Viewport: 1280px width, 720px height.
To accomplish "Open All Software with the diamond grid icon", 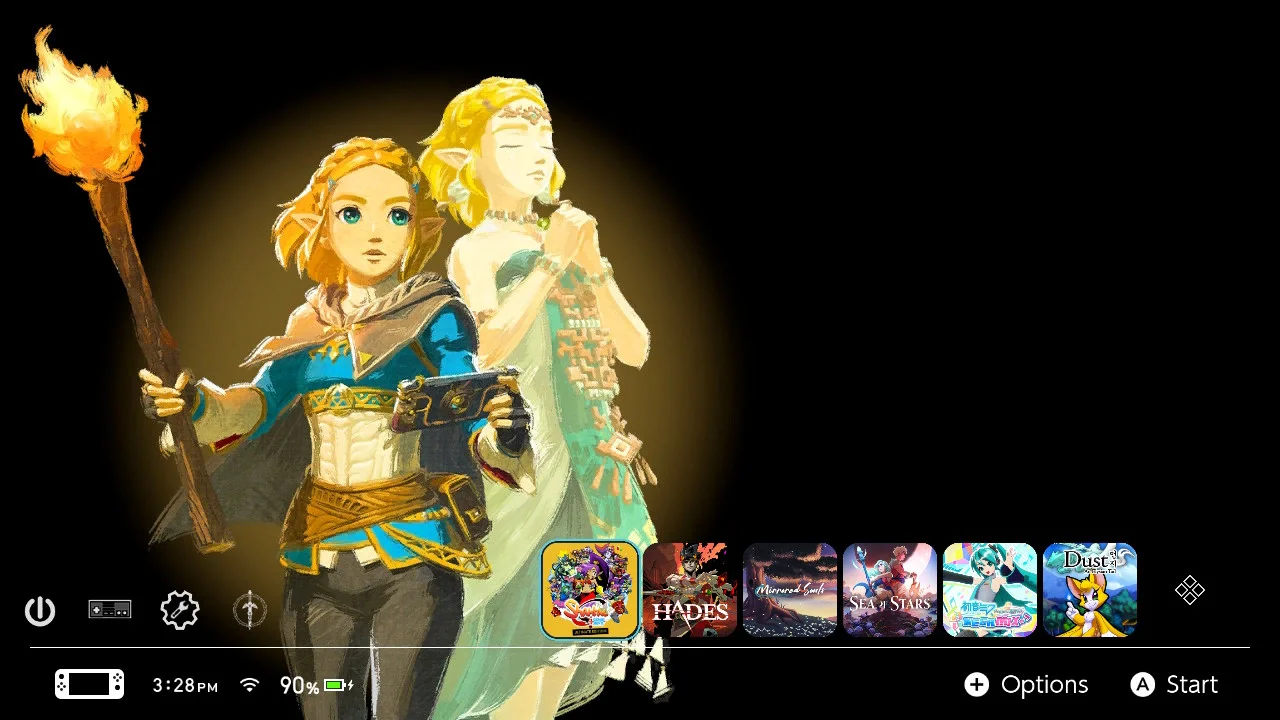I will point(1189,590).
